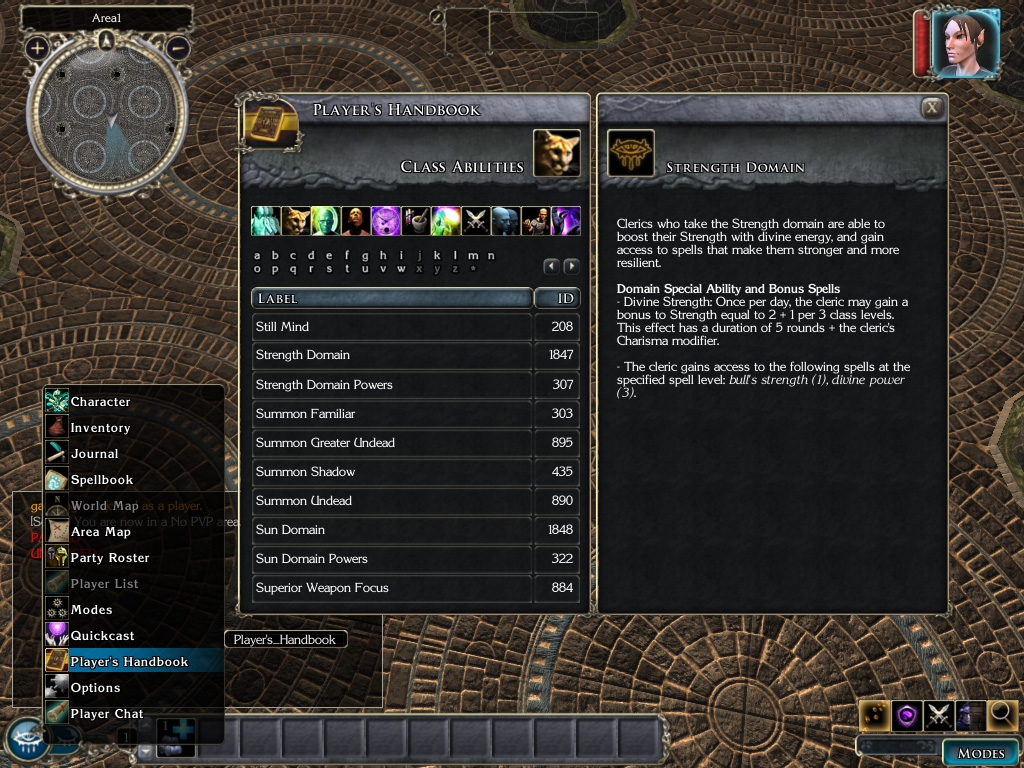Screen dimensions: 1024x768
Task: Open the Party Roster
Action: [x=110, y=558]
